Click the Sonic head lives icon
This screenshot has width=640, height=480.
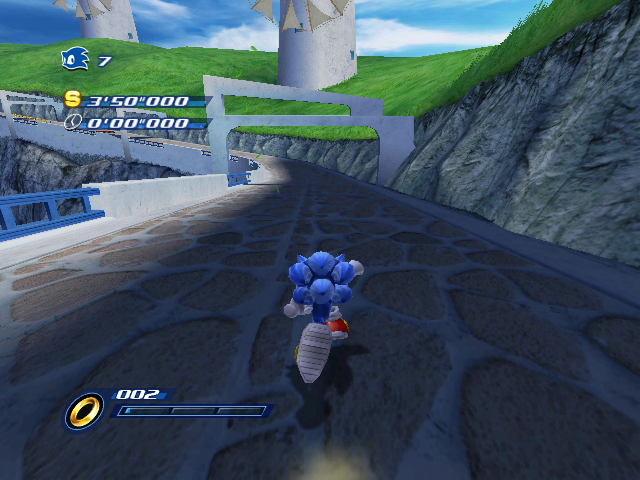coord(75,60)
